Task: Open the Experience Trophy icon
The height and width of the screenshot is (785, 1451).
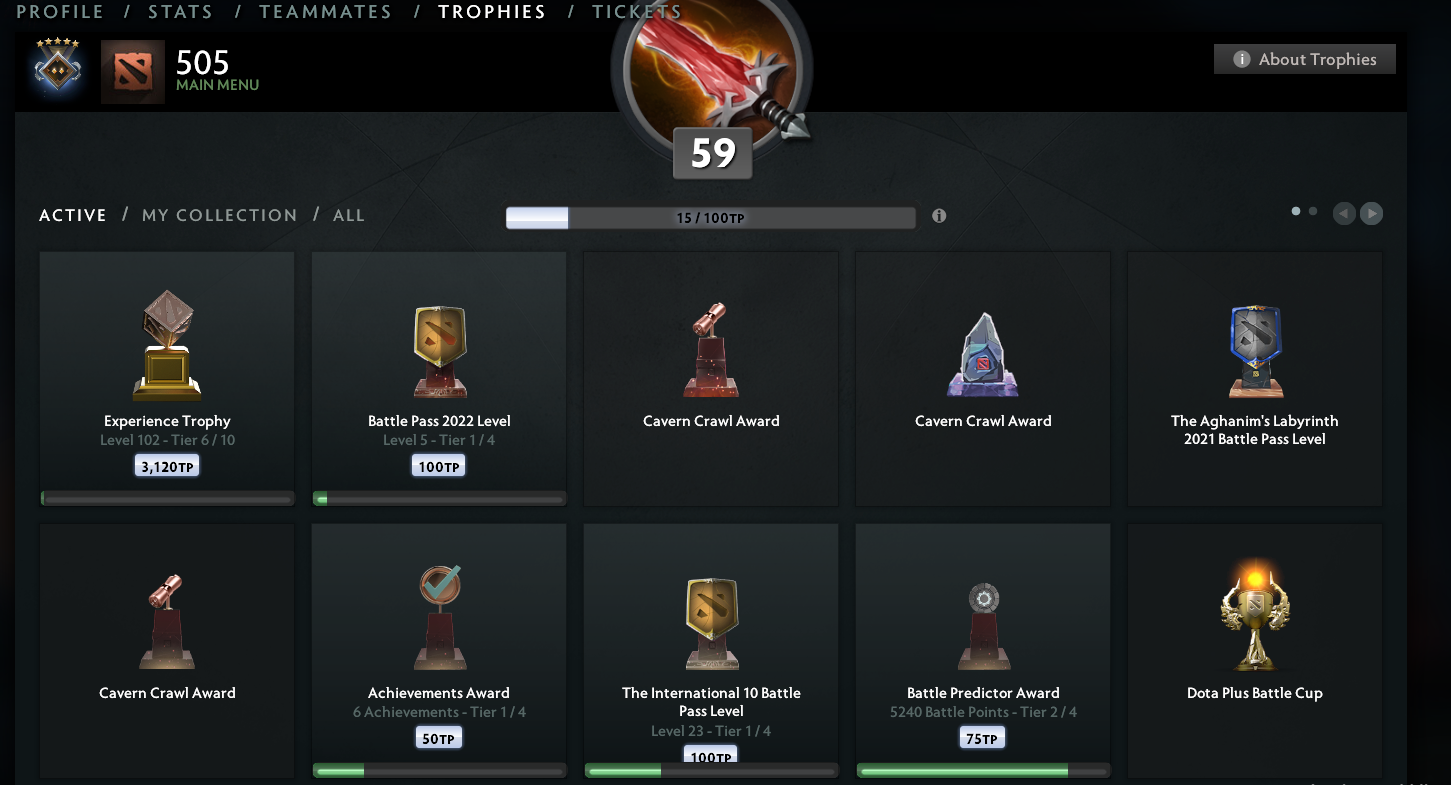Action: coord(166,345)
